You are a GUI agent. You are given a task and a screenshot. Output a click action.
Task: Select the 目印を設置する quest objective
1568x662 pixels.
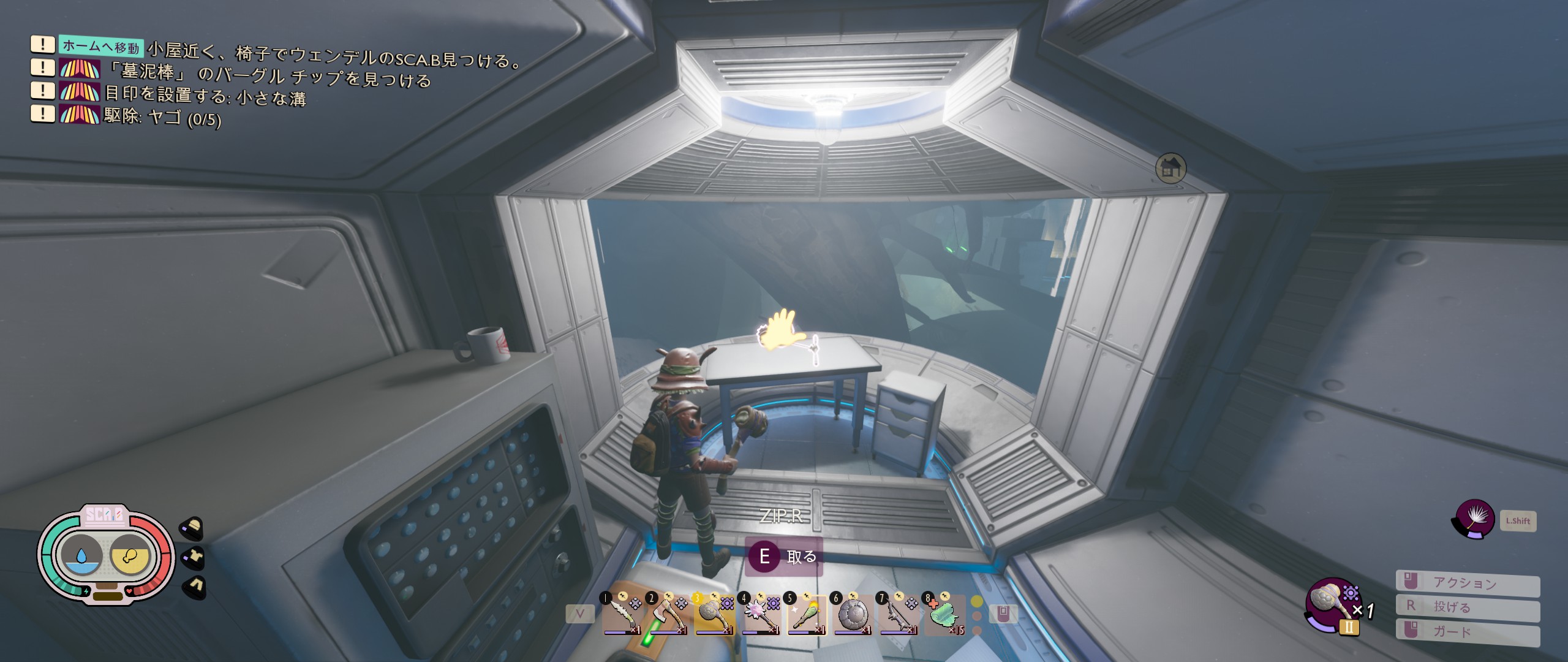pos(205,96)
